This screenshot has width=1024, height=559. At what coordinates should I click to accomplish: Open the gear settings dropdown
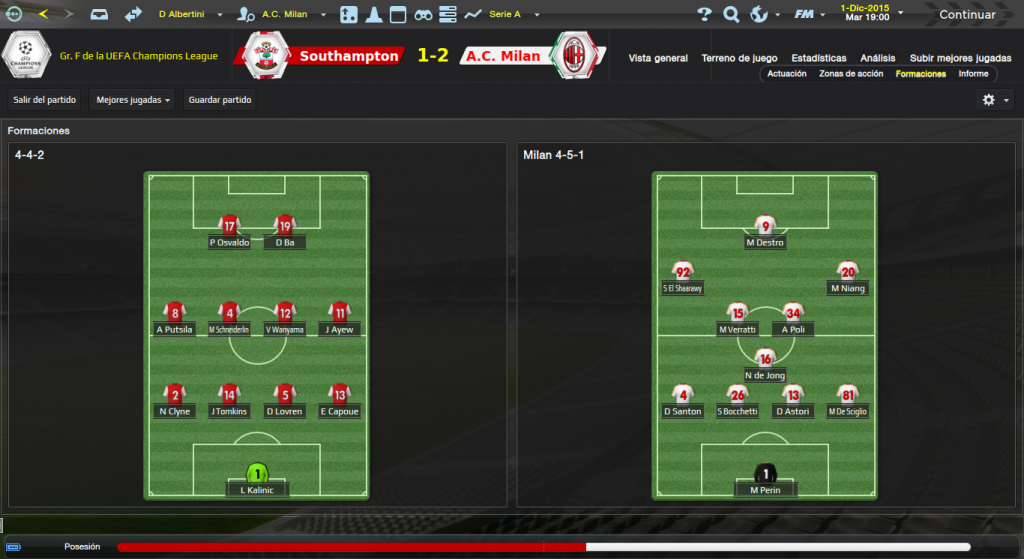[x=995, y=100]
